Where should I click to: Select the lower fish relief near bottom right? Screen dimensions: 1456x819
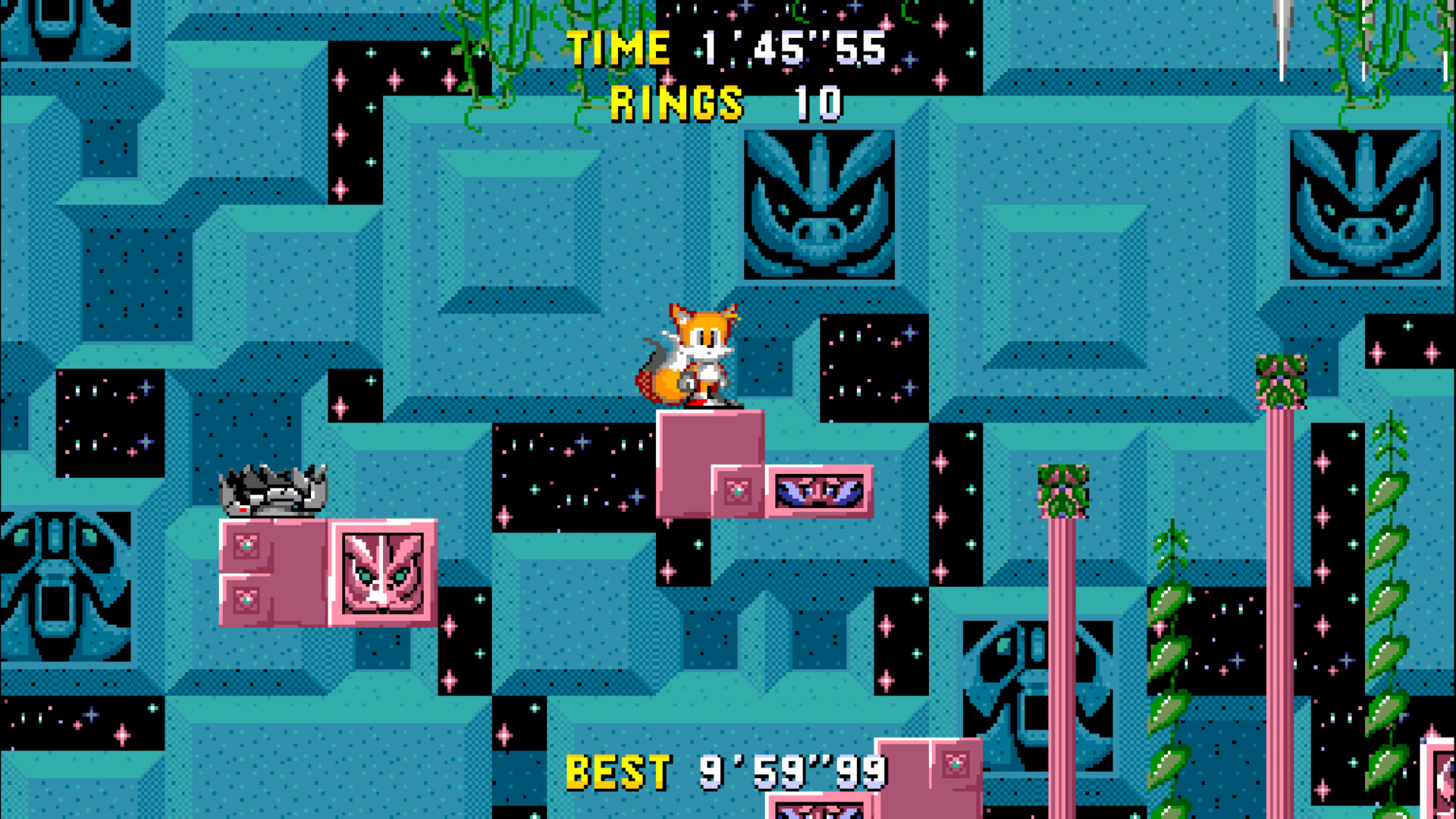click(x=1039, y=682)
